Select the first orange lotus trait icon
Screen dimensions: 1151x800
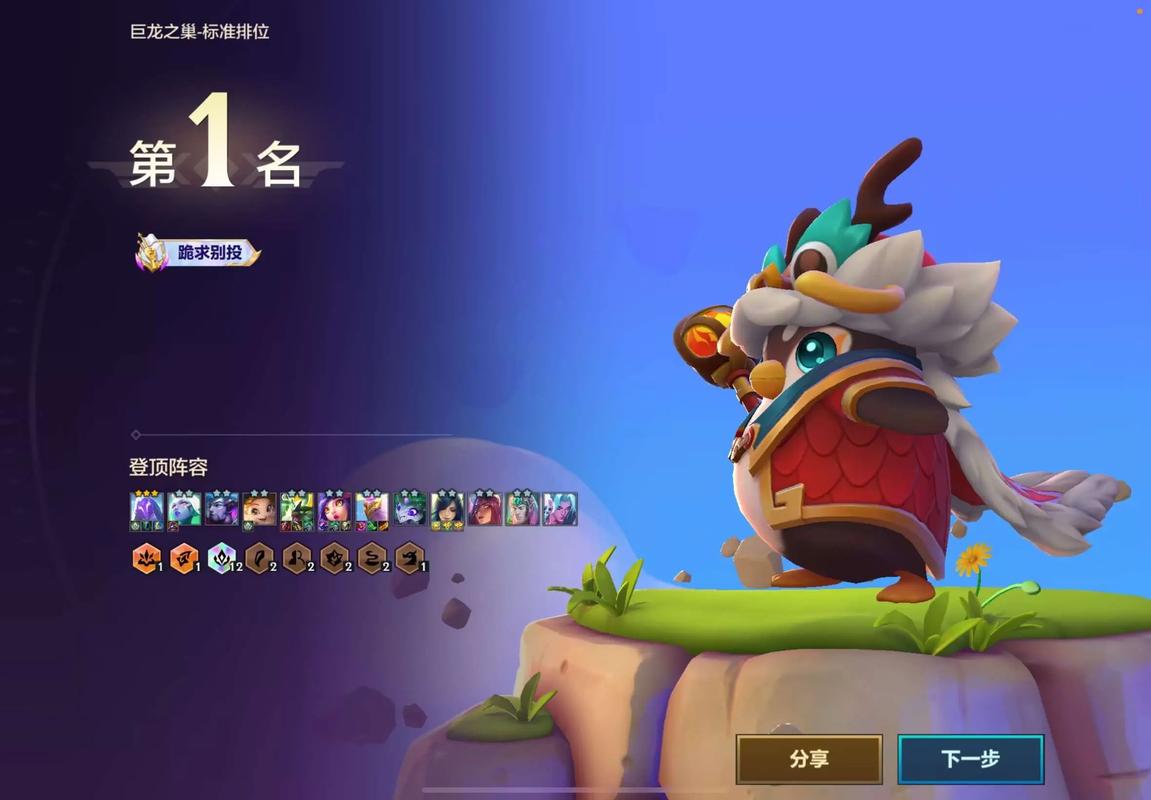[145, 557]
